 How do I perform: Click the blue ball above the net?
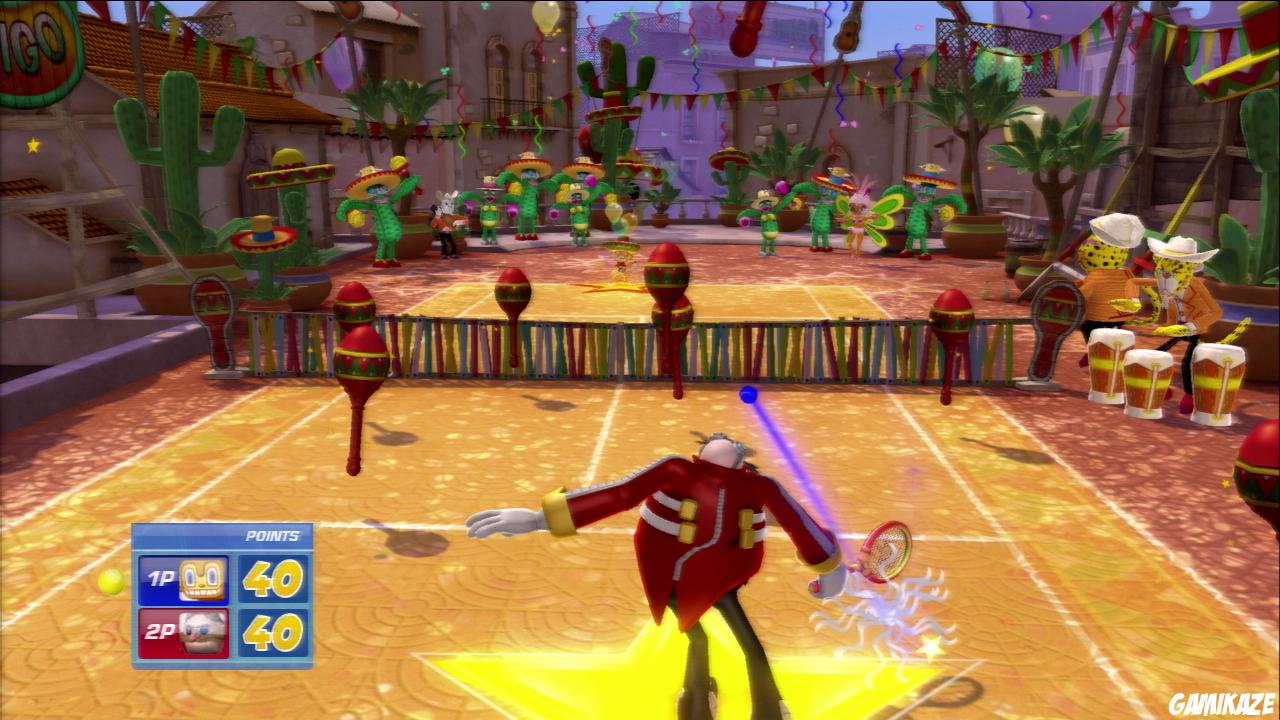click(746, 395)
